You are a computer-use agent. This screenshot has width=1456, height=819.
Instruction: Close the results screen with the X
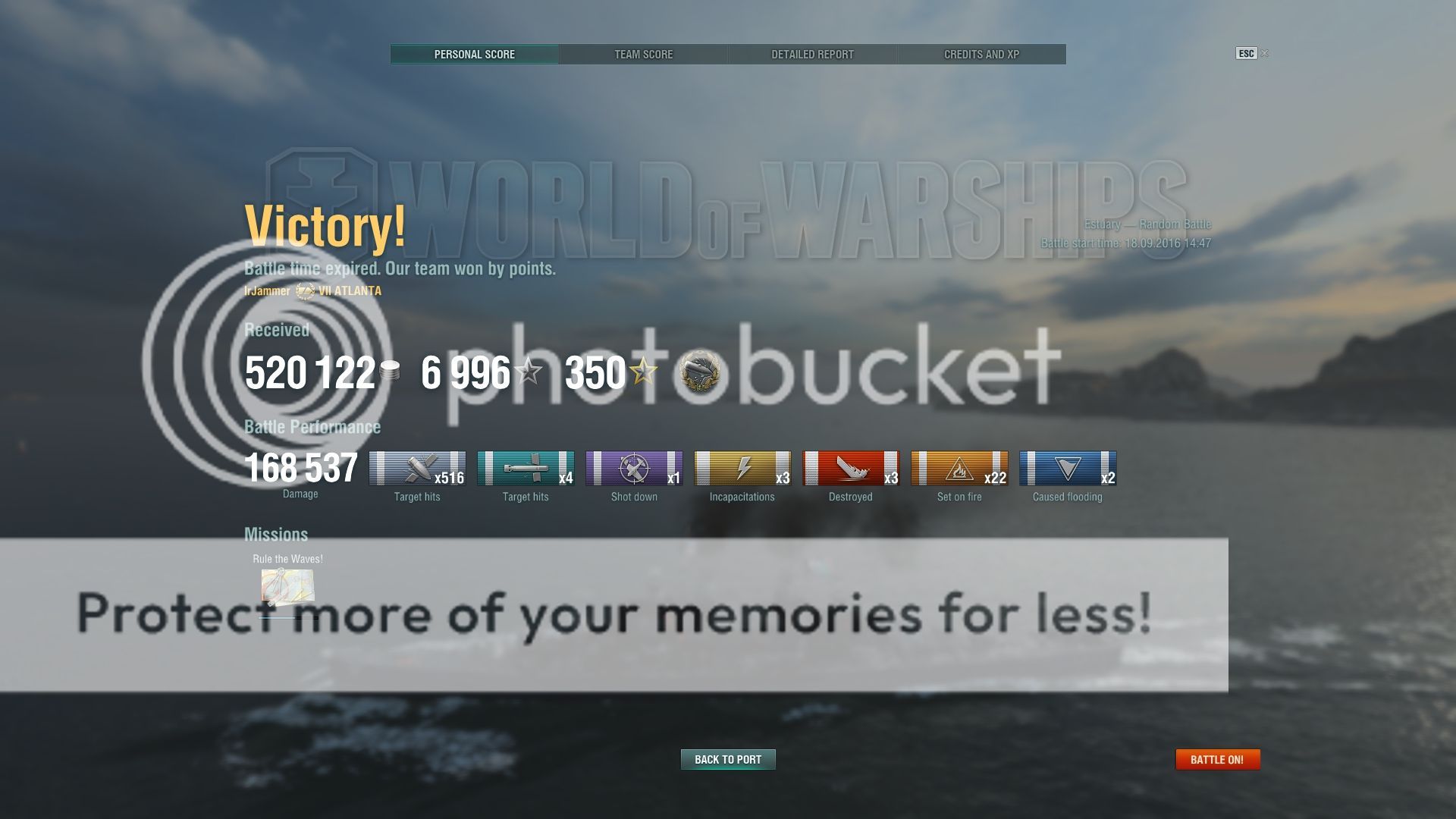[x=1264, y=53]
